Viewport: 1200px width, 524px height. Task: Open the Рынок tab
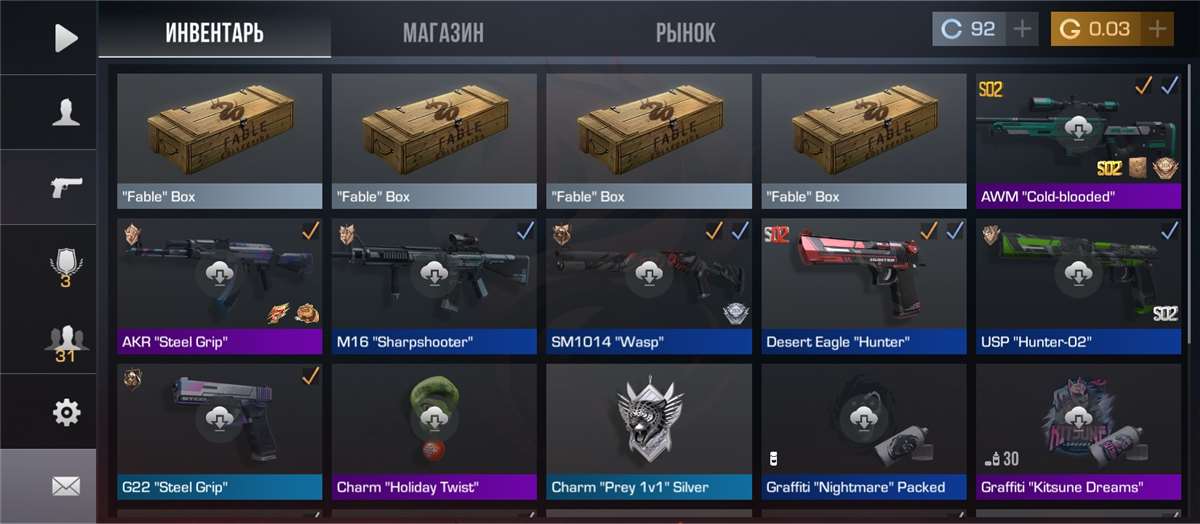(x=685, y=33)
